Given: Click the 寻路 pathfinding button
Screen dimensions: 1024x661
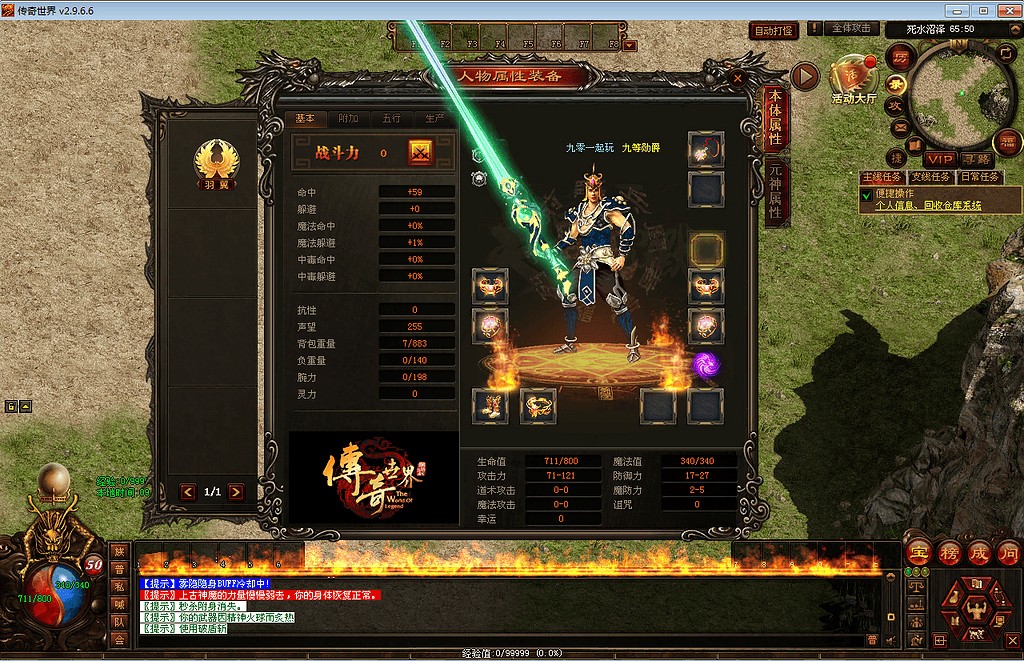Looking at the screenshot, I should (x=976, y=159).
